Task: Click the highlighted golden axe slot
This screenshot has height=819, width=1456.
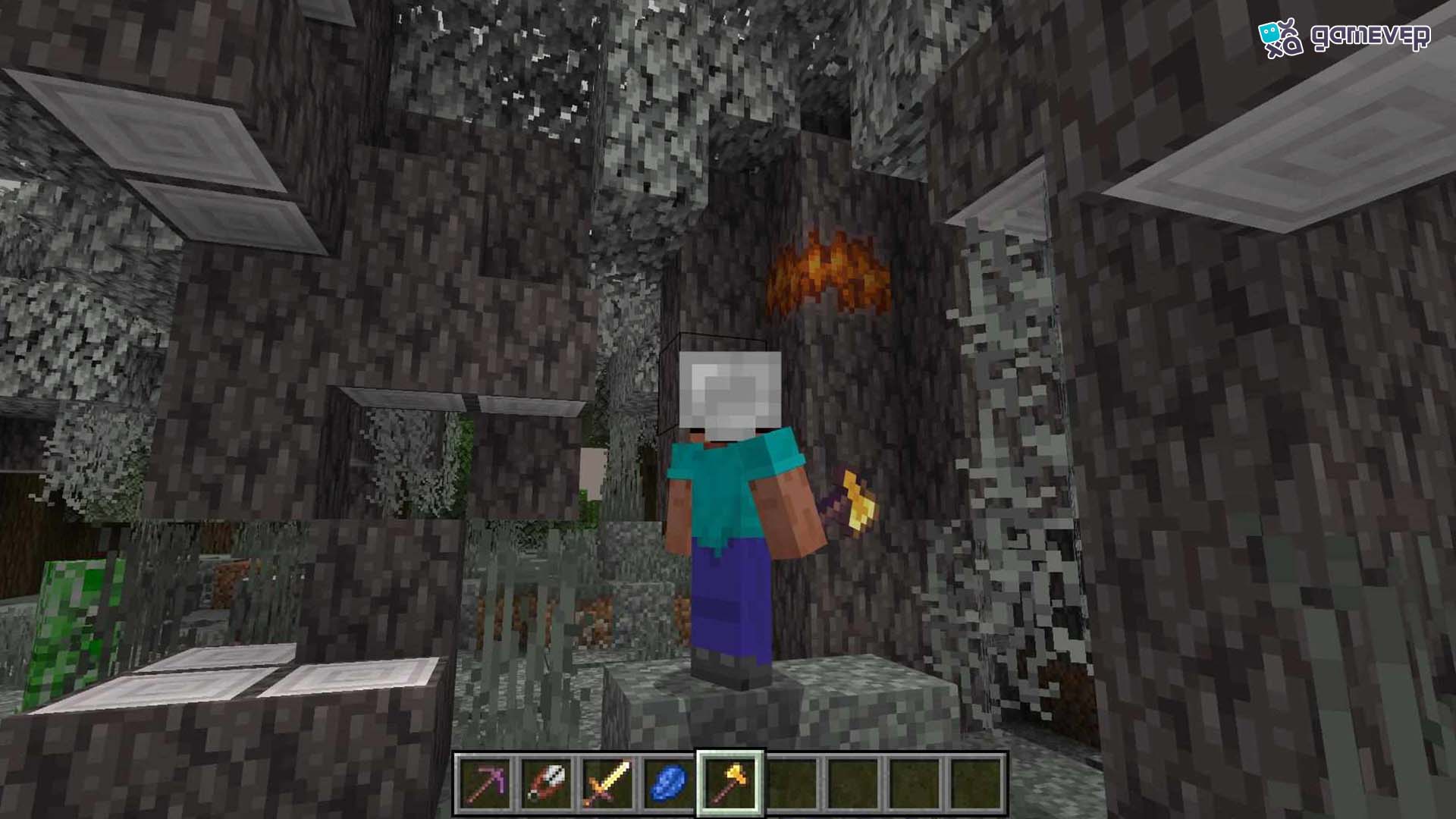Action: (x=731, y=783)
